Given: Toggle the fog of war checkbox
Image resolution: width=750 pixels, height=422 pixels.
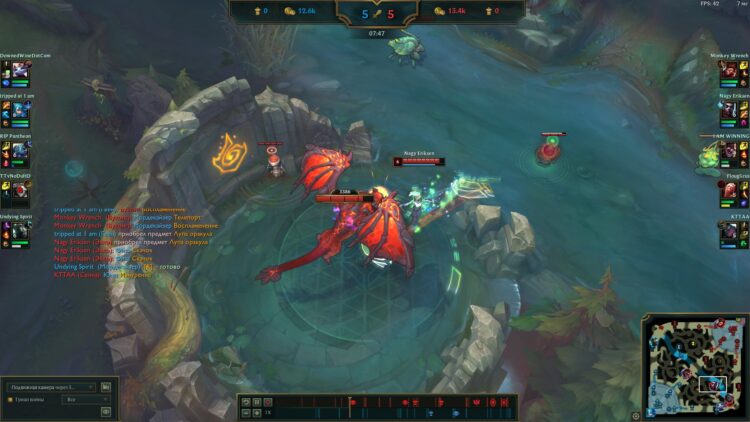Looking at the screenshot, I should click(x=10, y=399).
